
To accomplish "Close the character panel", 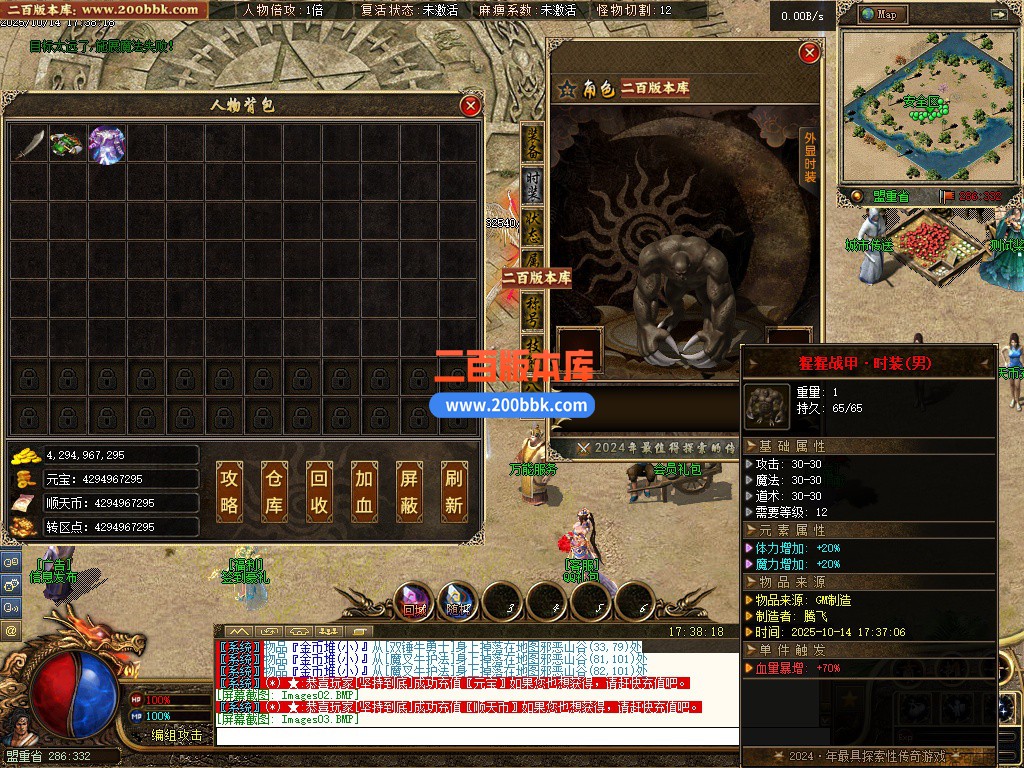I will [x=810, y=52].
